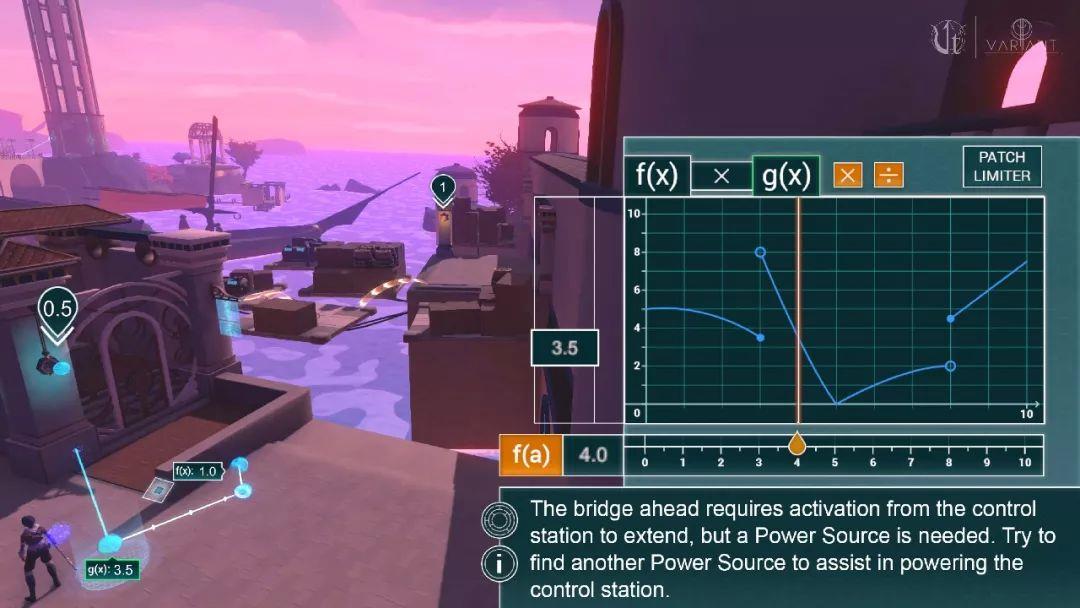Click the f(a) value field showing 4.0
The width and height of the screenshot is (1080, 608).
pyautogui.click(x=592, y=455)
